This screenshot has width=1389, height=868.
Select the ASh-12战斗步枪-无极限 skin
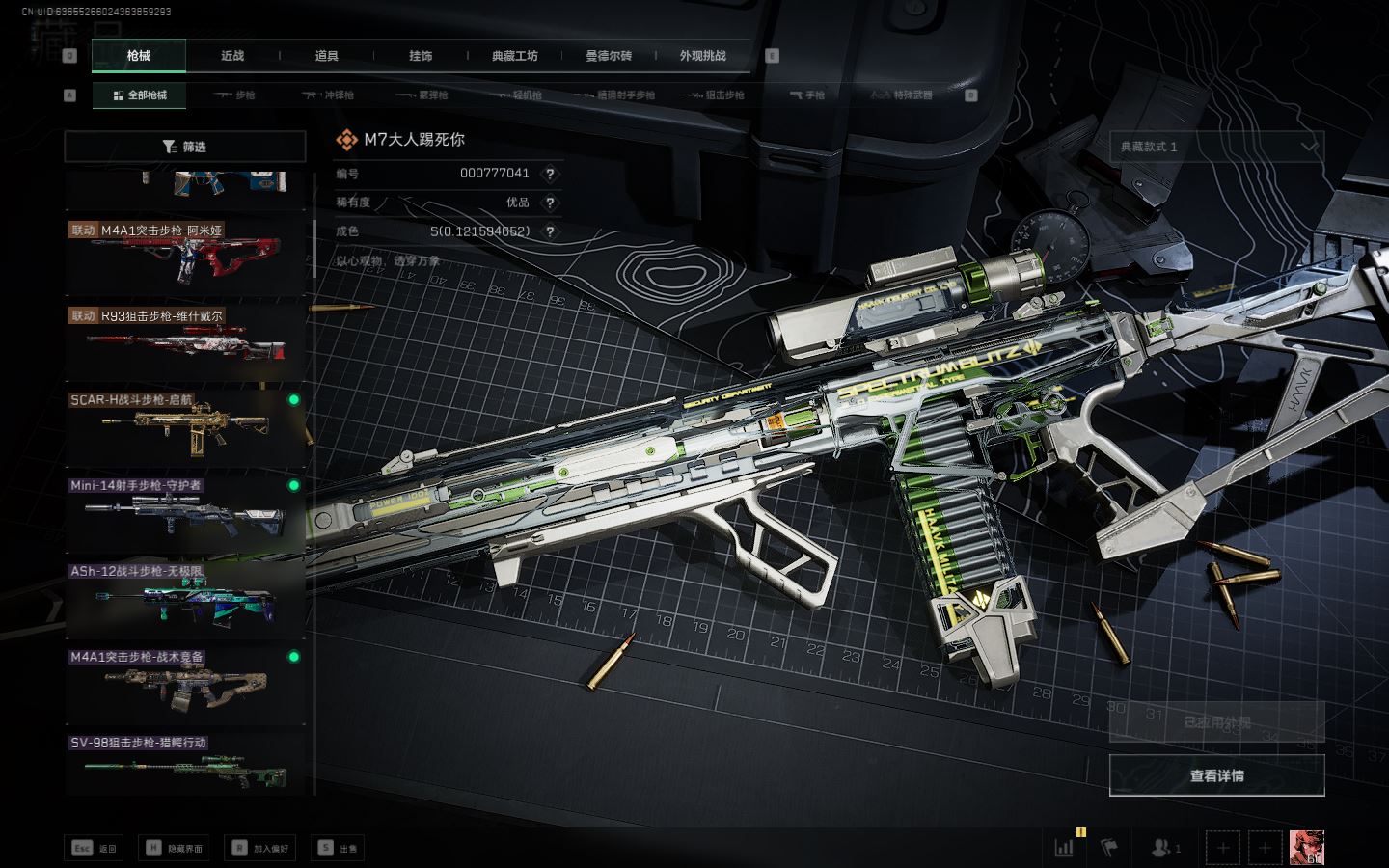(185, 597)
